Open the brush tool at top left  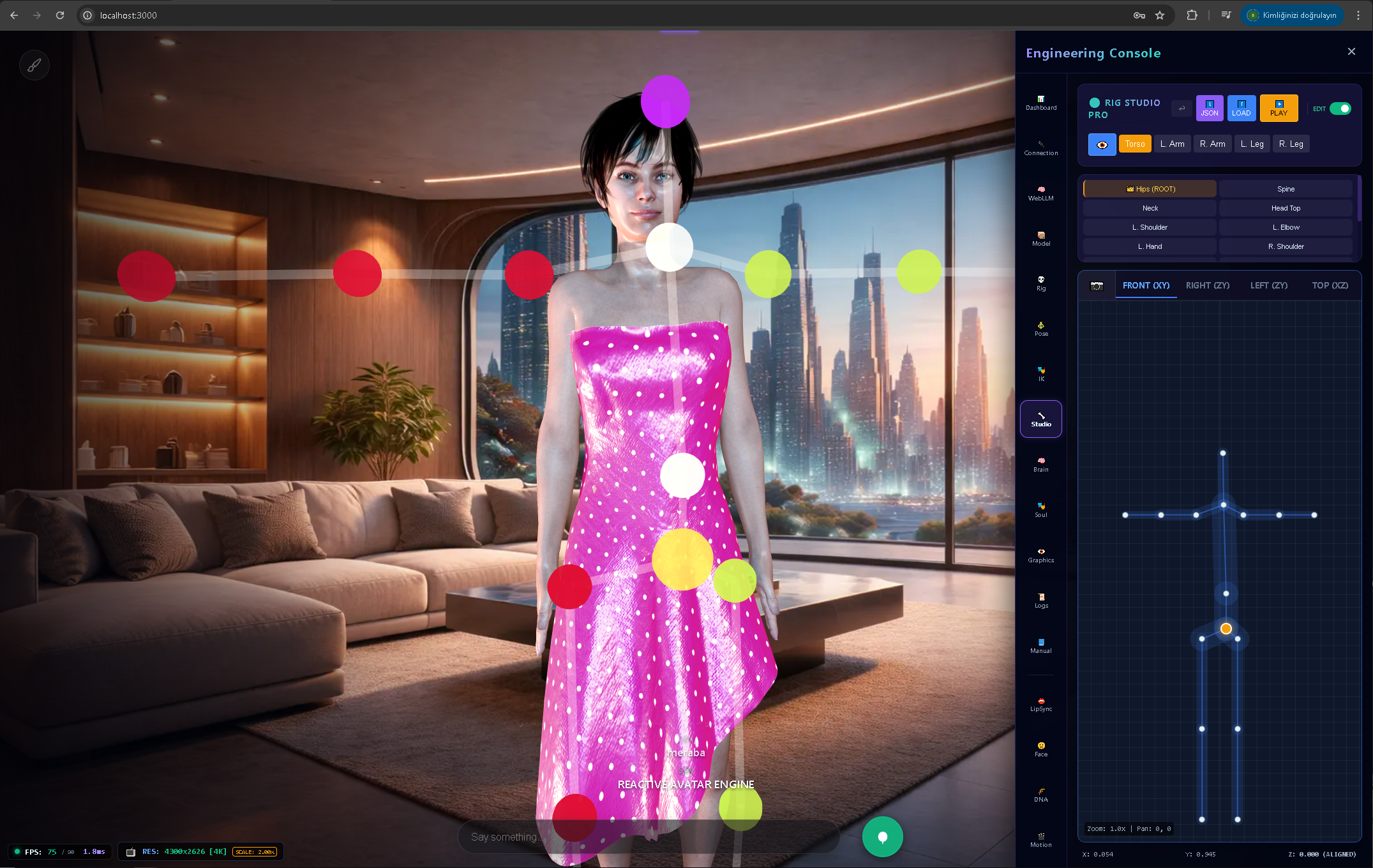(34, 64)
